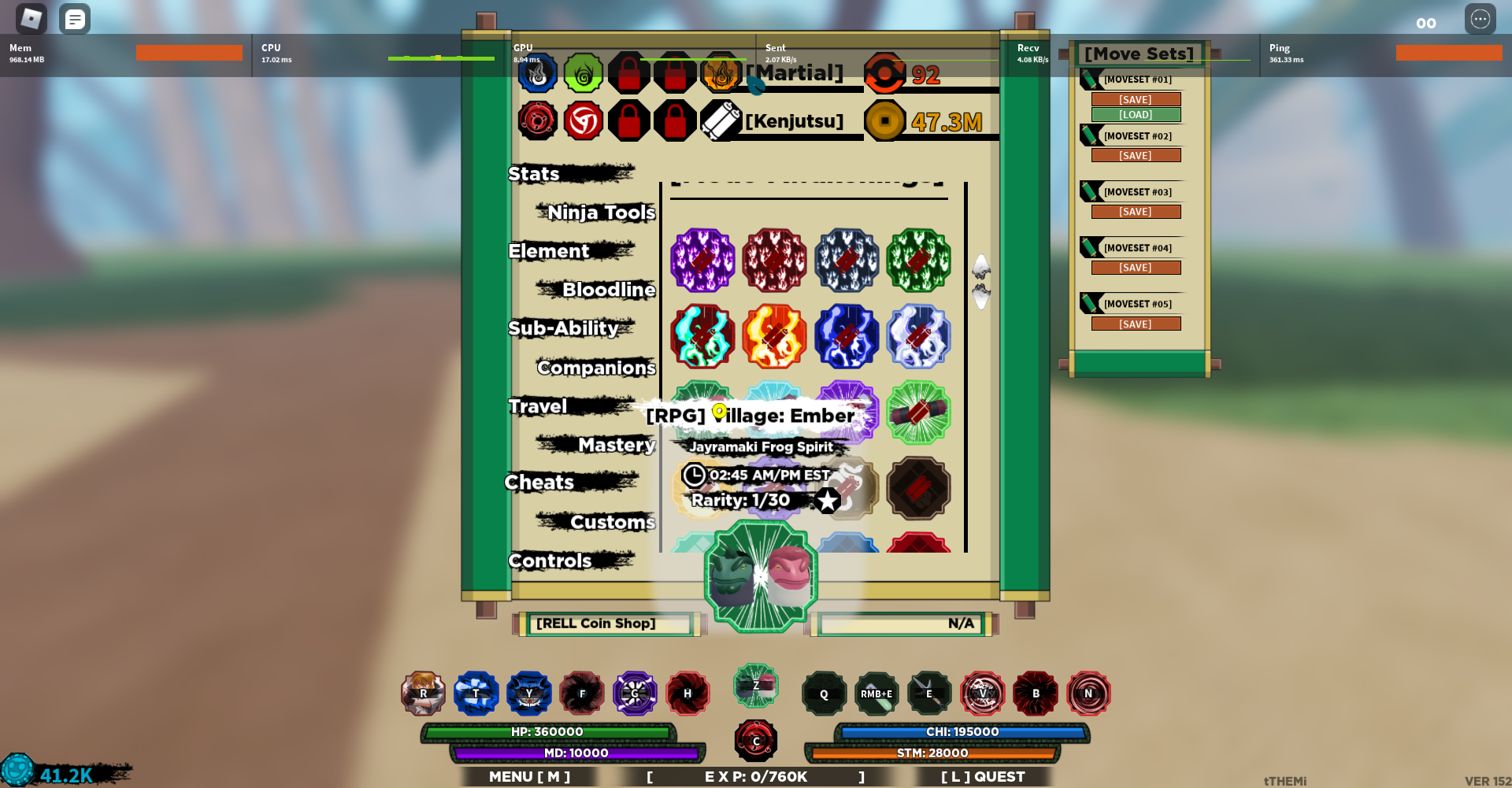The height and width of the screenshot is (788, 1512).
Task: Select the R-slot ability in the hotbar
Action: [x=423, y=694]
